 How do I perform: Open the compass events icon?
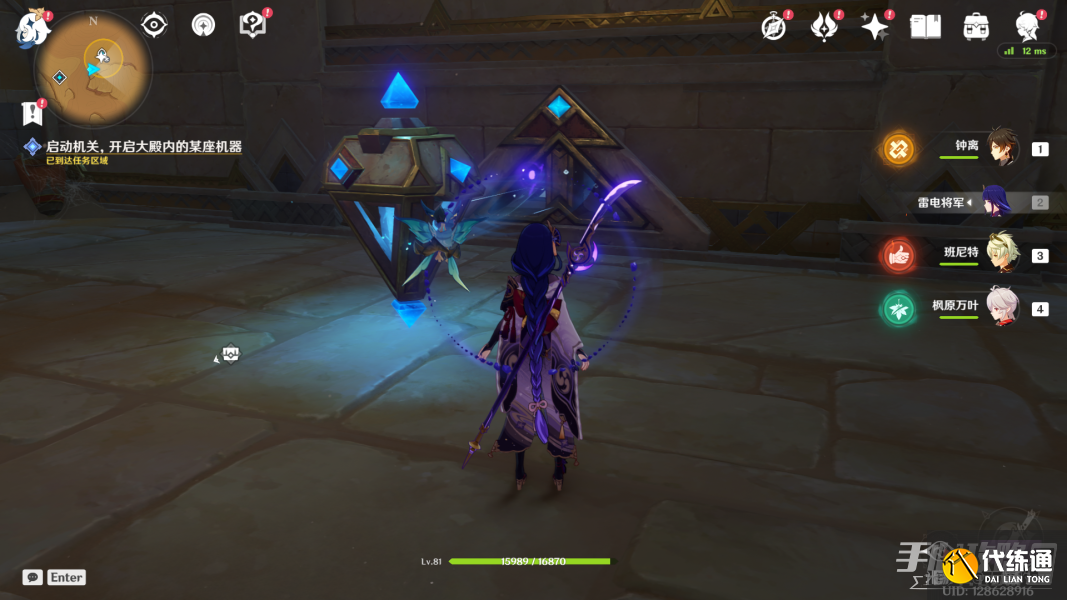774,27
